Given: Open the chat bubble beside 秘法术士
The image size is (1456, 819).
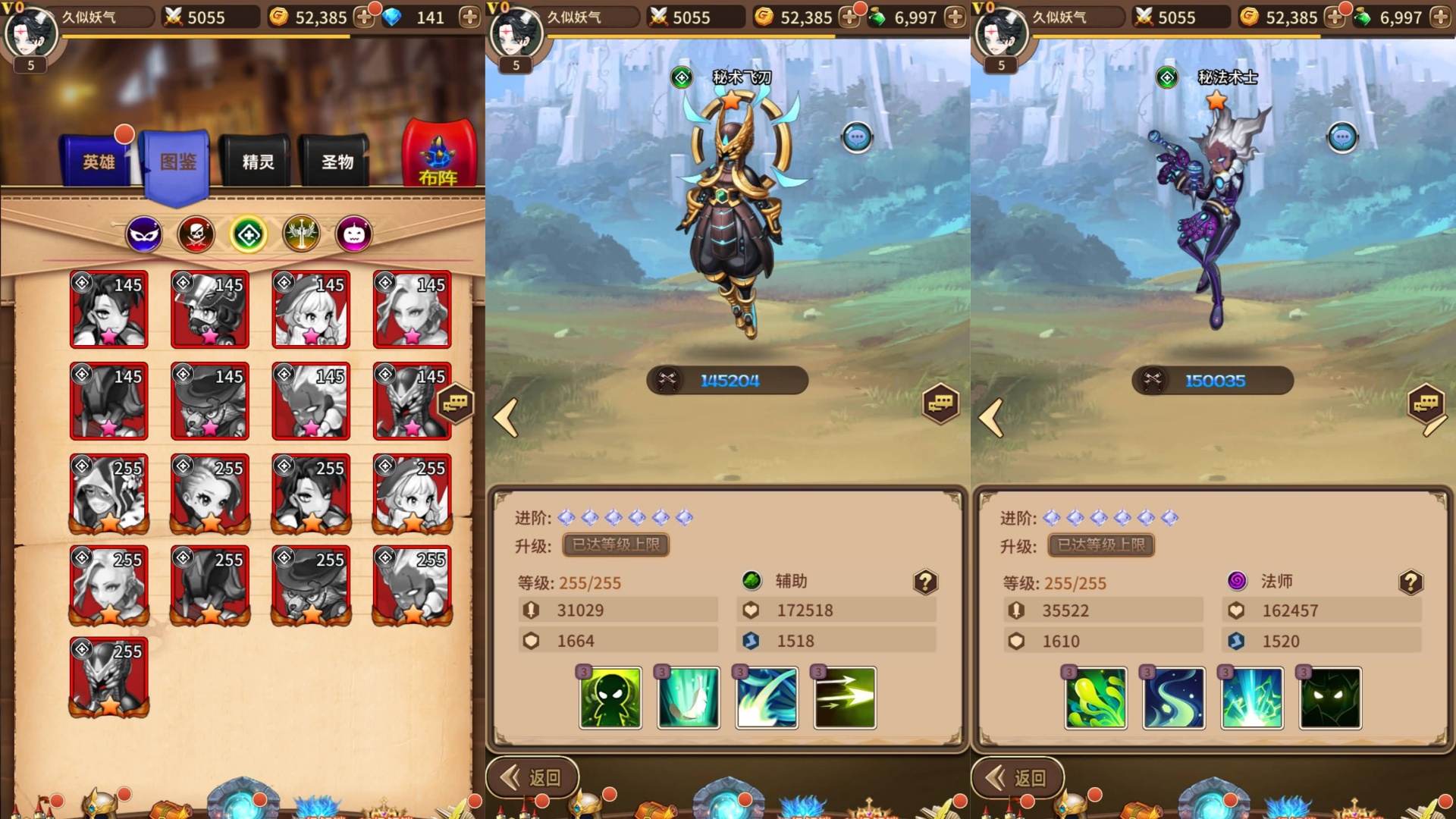Looking at the screenshot, I should (1341, 138).
